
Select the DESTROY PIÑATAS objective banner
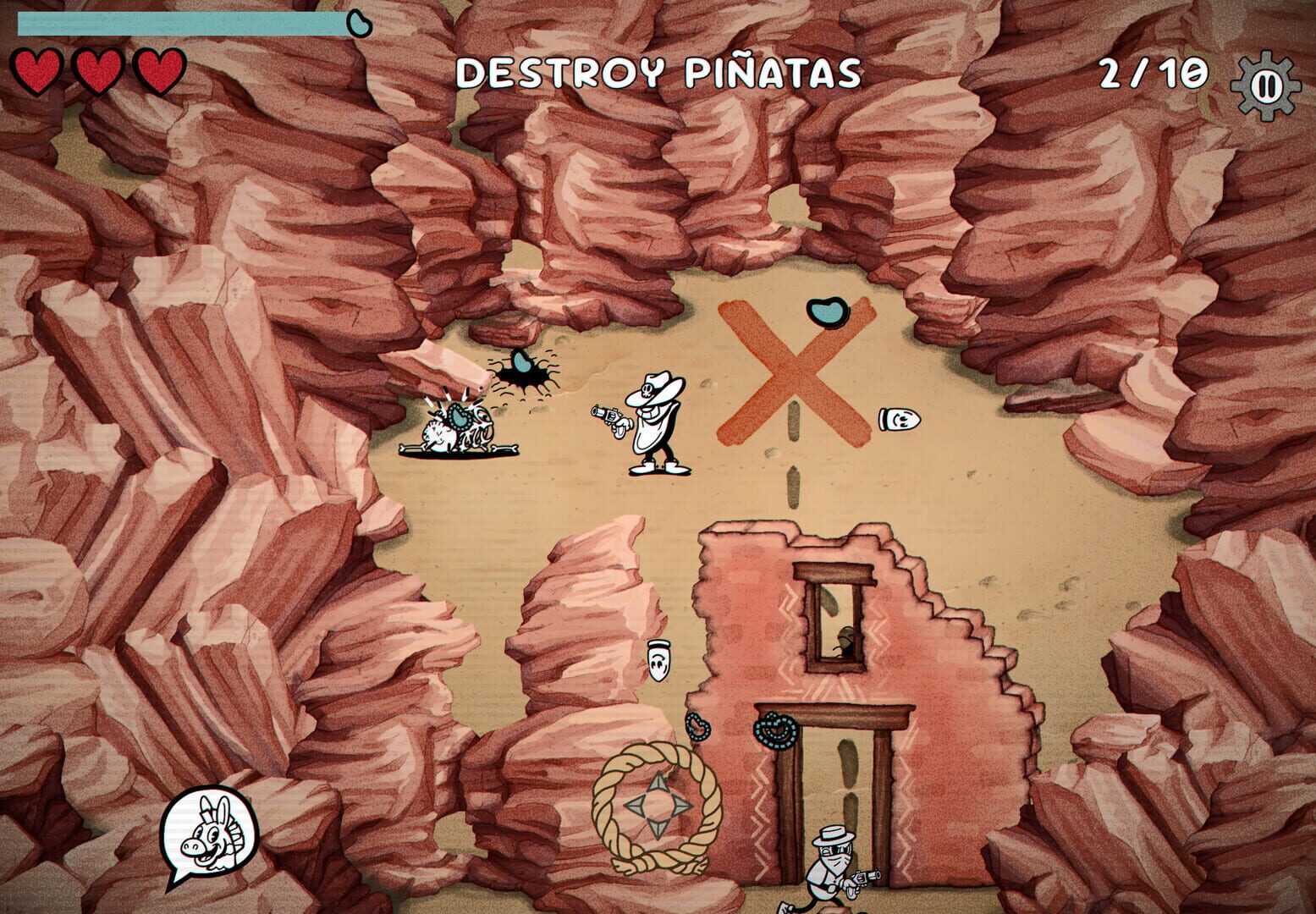[x=658, y=72]
